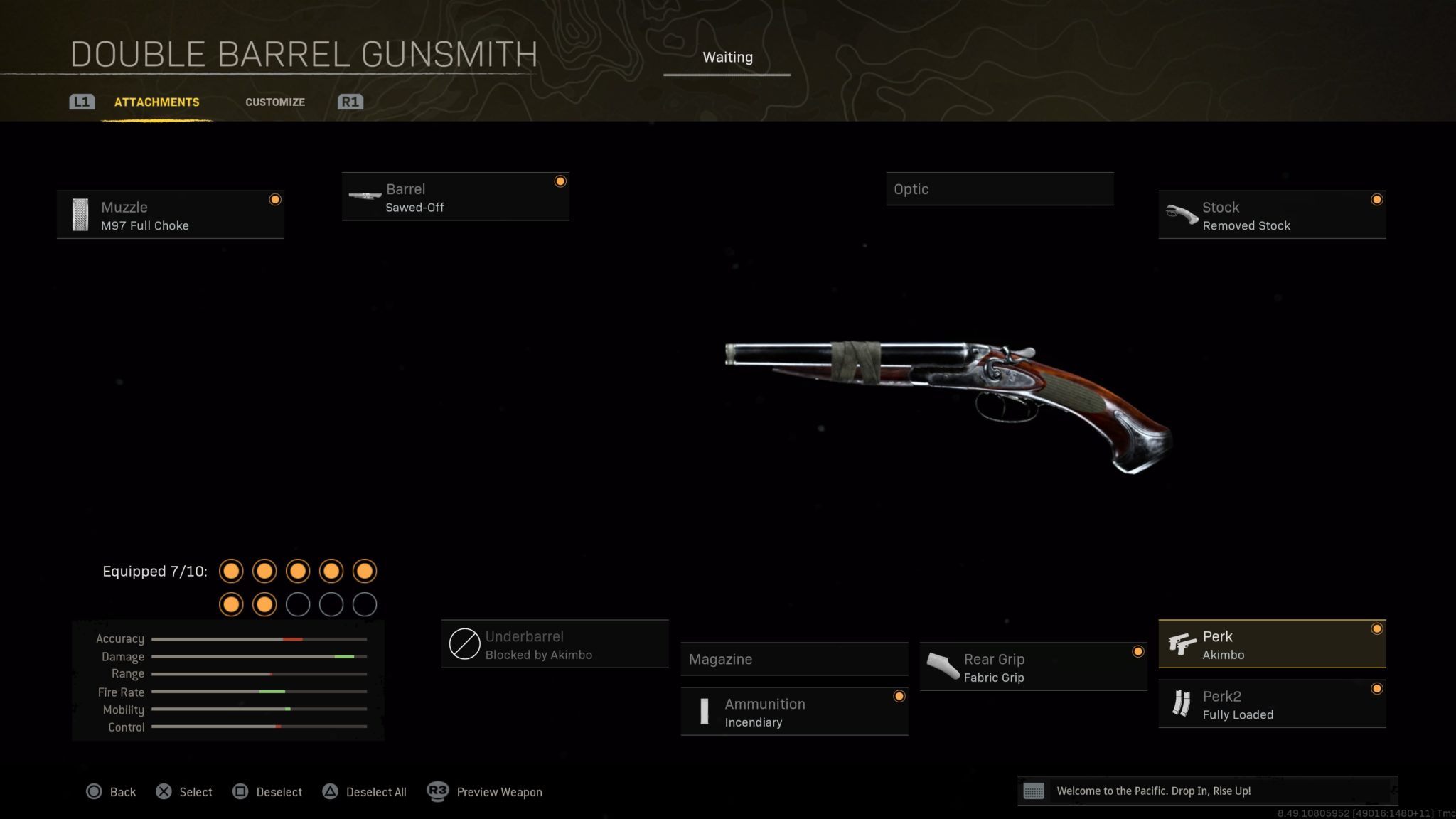Click the orange indicator on the Perk slot
1456x819 pixels.
point(1377,629)
